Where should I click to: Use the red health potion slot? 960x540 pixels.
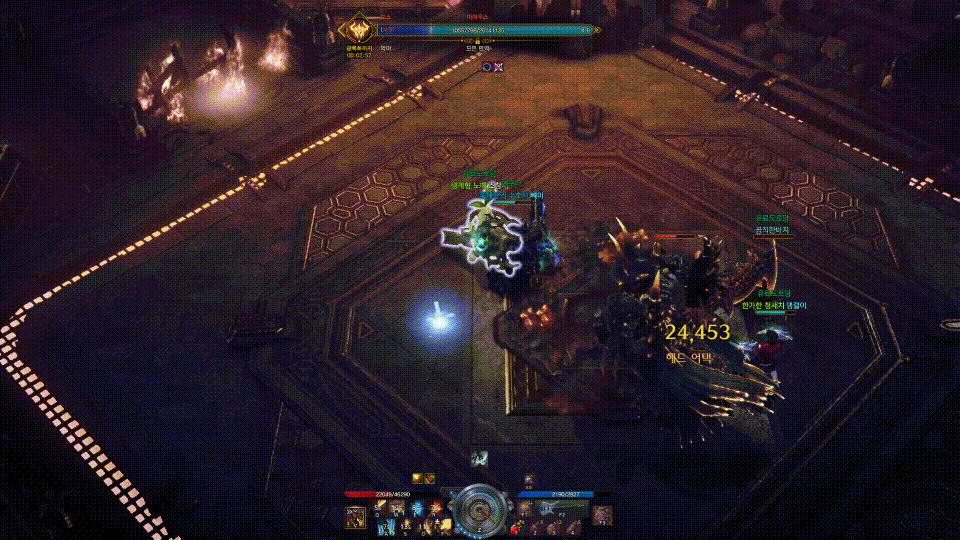coord(516,526)
